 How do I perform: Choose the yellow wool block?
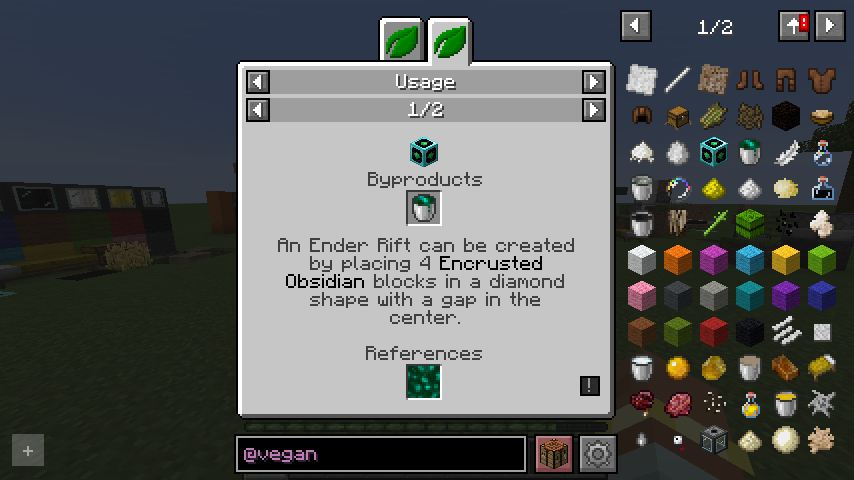(x=785, y=259)
